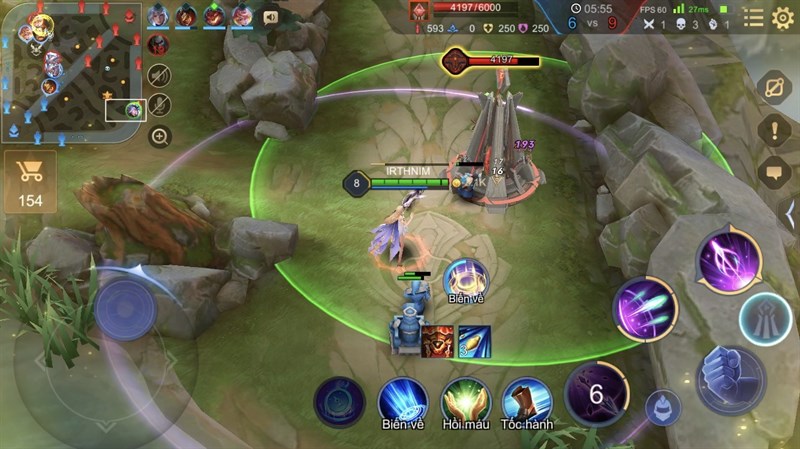Tap the sound icon by the hero portraits

pyautogui.click(x=270, y=17)
